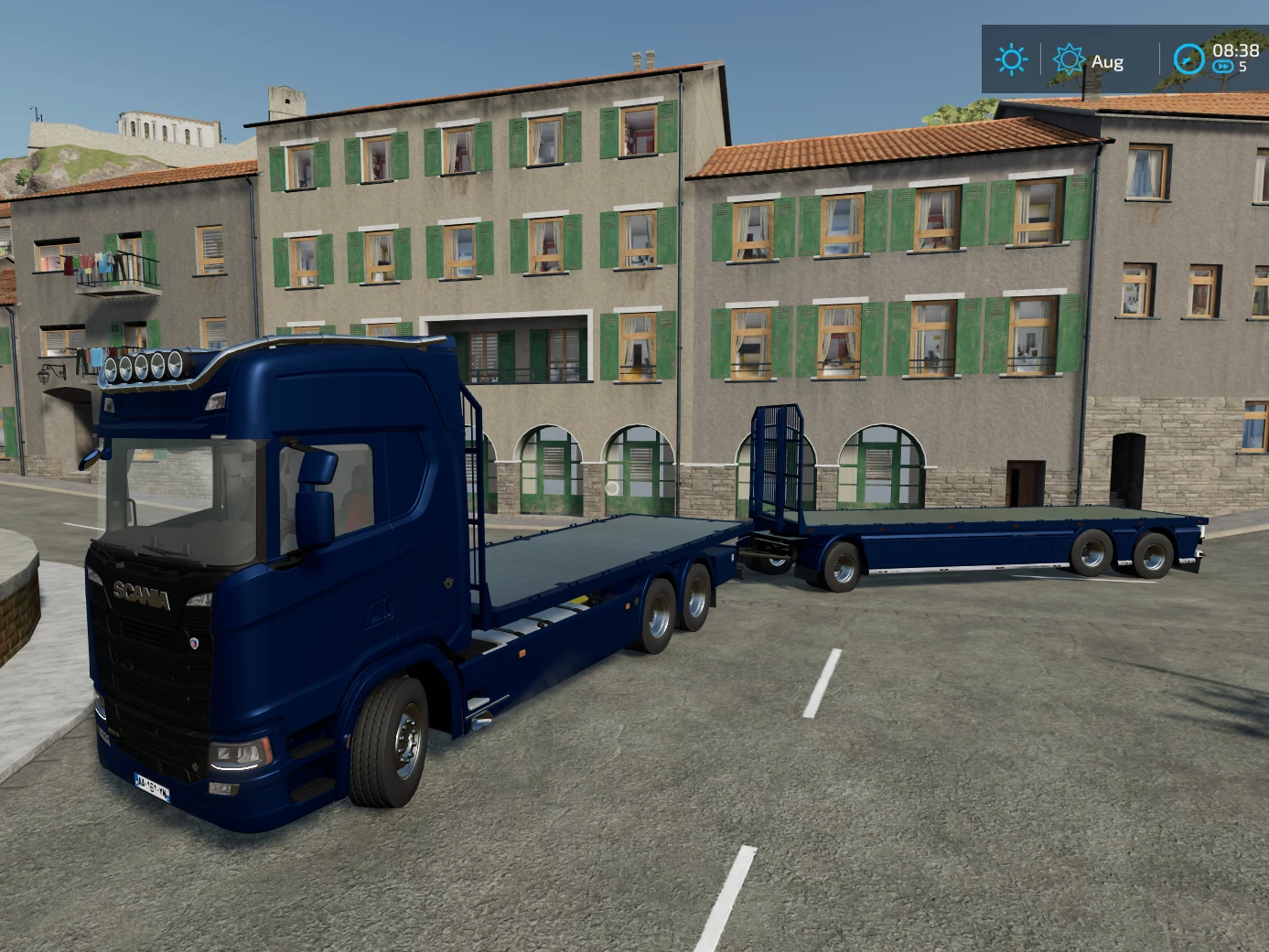The image size is (1269, 952).
Task: Click the fast-forward time scale icon
Action: (1222, 66)
